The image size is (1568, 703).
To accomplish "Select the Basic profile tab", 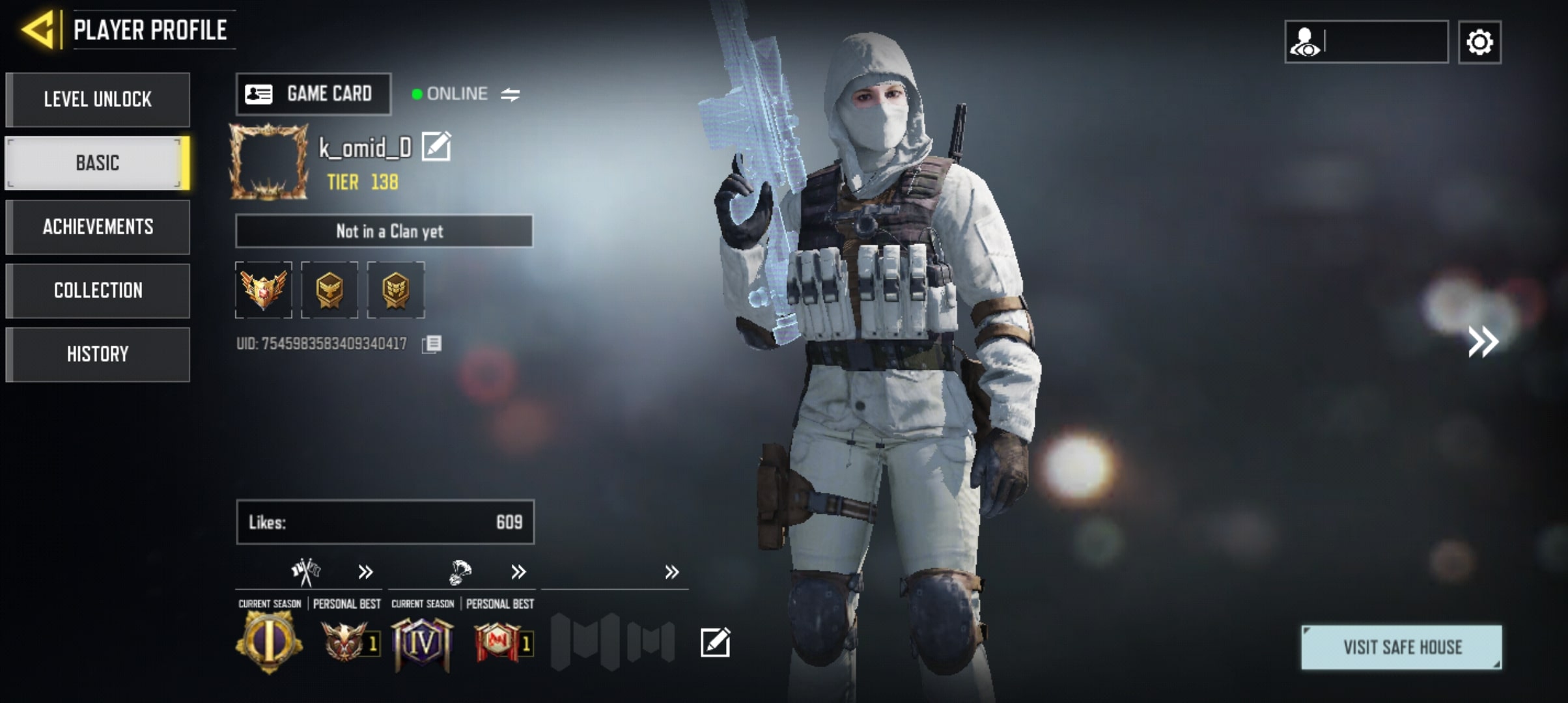I will point(98,163).
